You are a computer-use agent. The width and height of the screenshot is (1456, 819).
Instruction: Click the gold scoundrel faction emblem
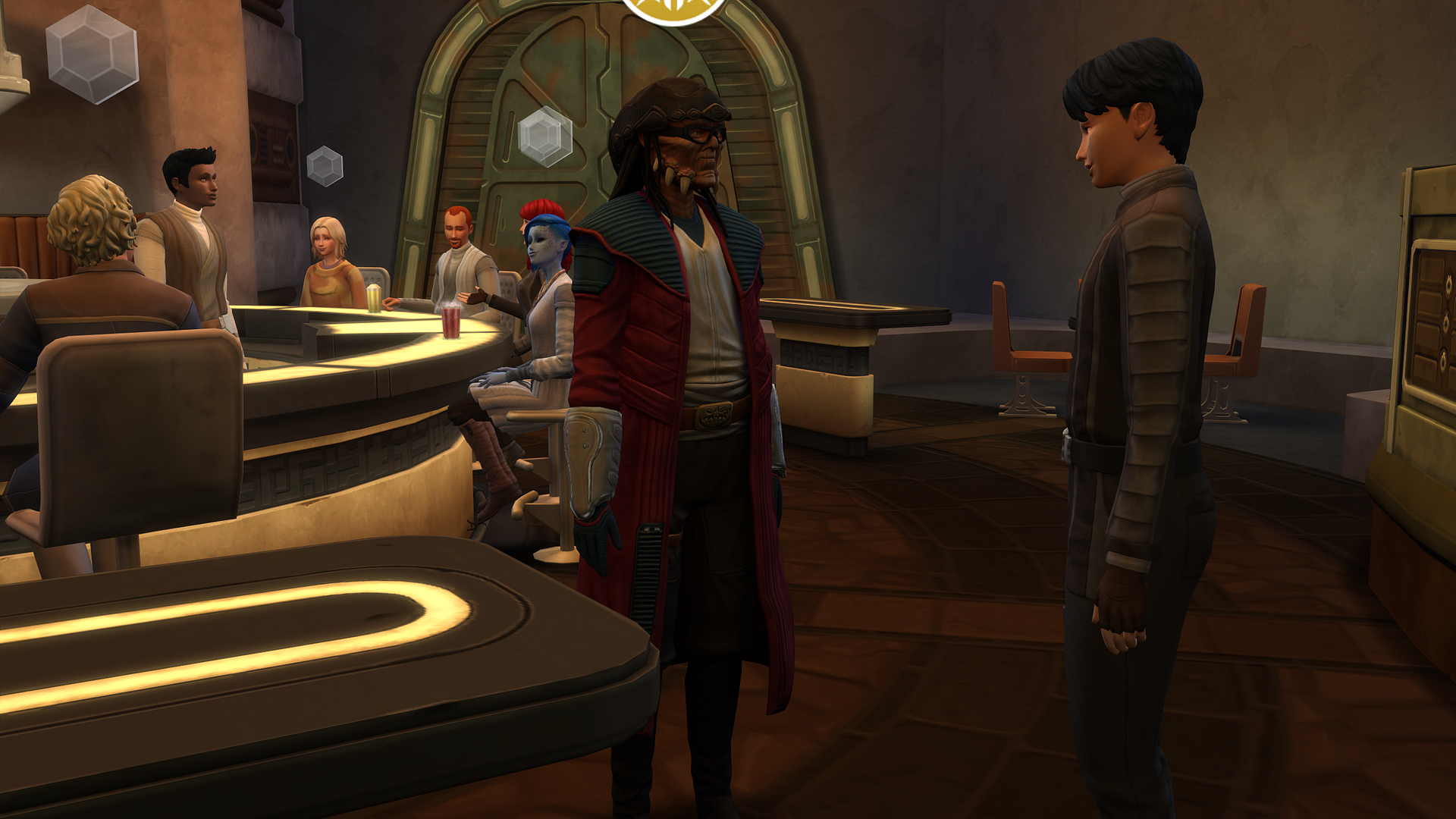tap(673, 9)
